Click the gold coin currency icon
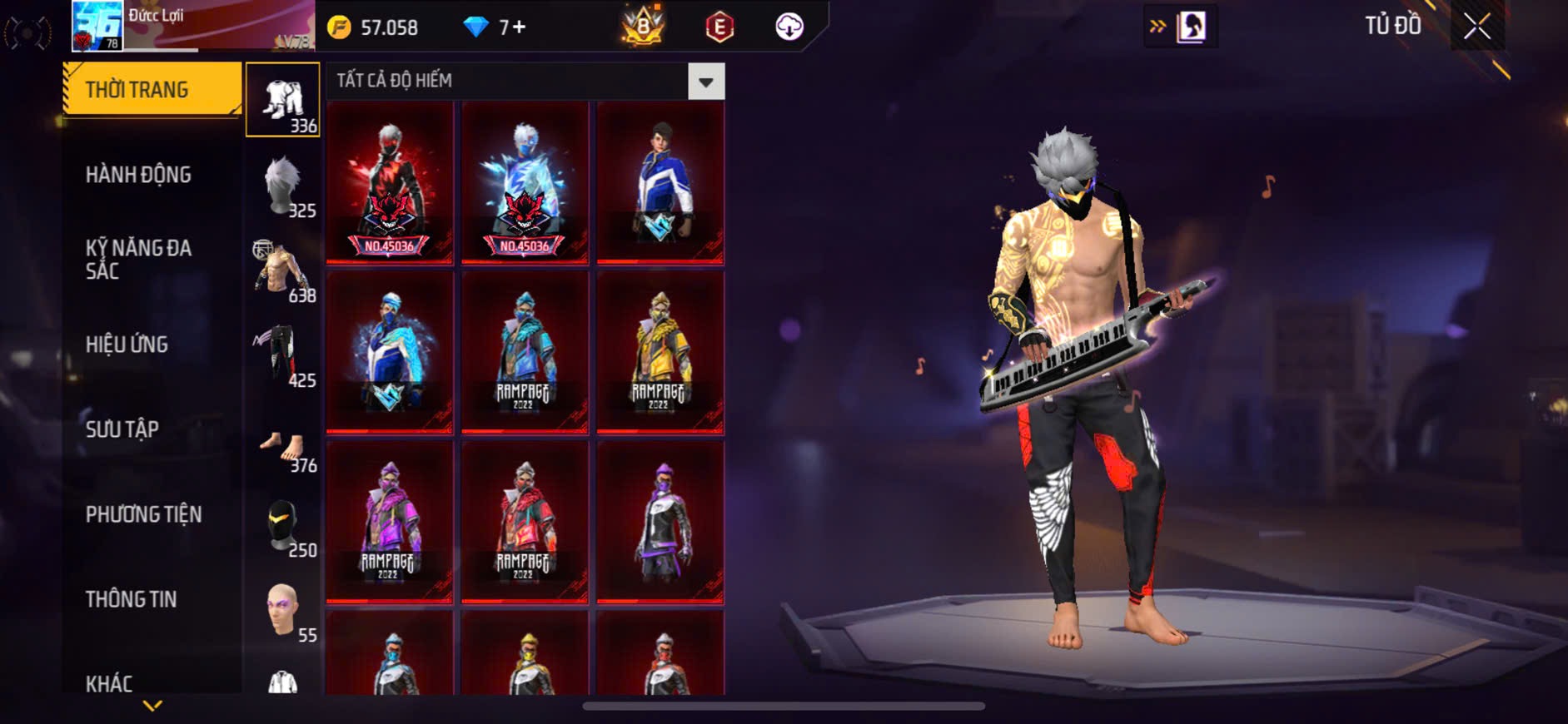Screen dimensions: 1568x724 coord(340,27)
